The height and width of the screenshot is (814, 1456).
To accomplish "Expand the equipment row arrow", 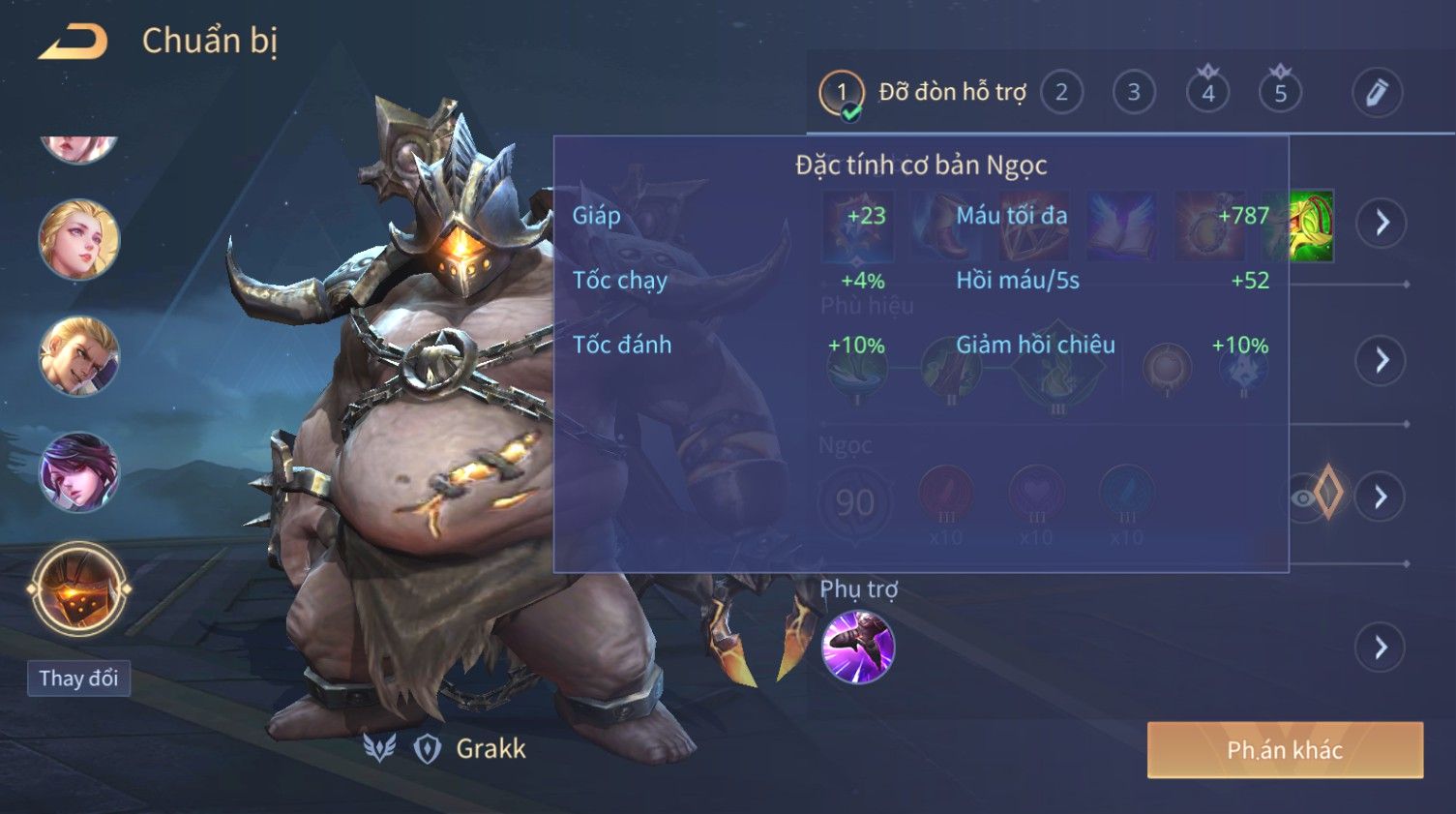I will coord(1381,223).
